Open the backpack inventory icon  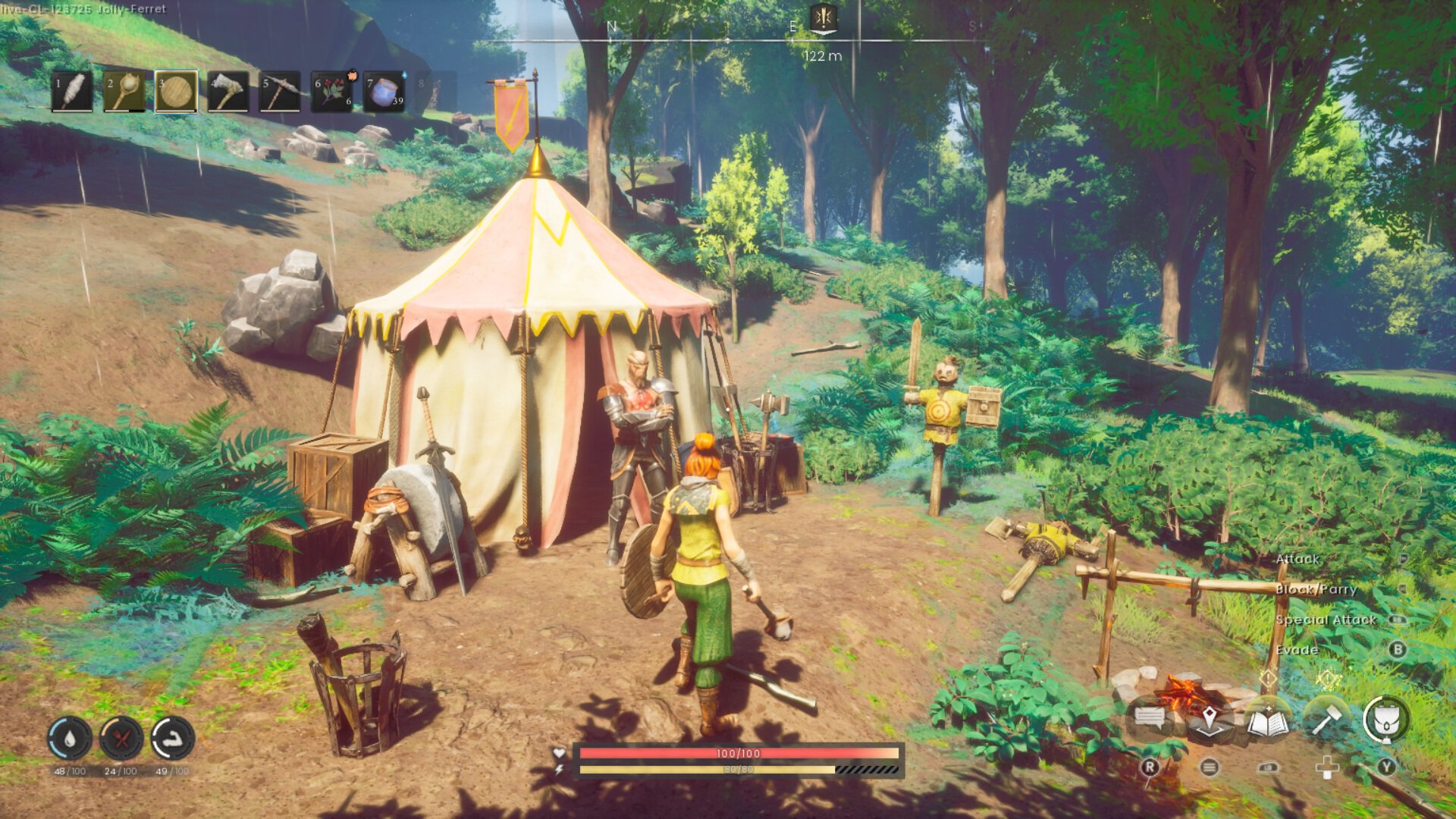pyautogui.click(x=1386, y=720)
